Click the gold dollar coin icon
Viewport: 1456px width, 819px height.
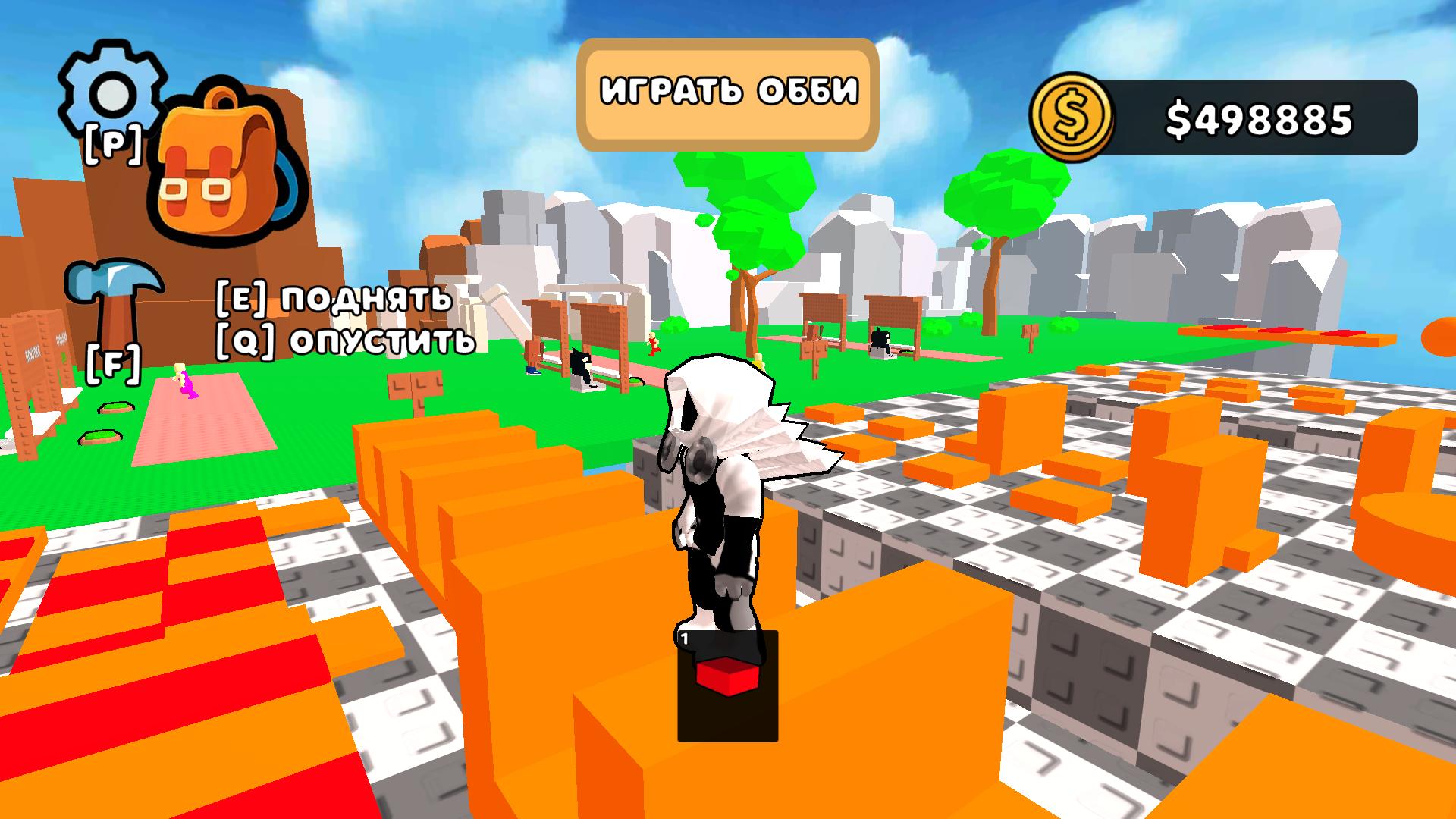pyautogui.click(x=1073, y=115)
